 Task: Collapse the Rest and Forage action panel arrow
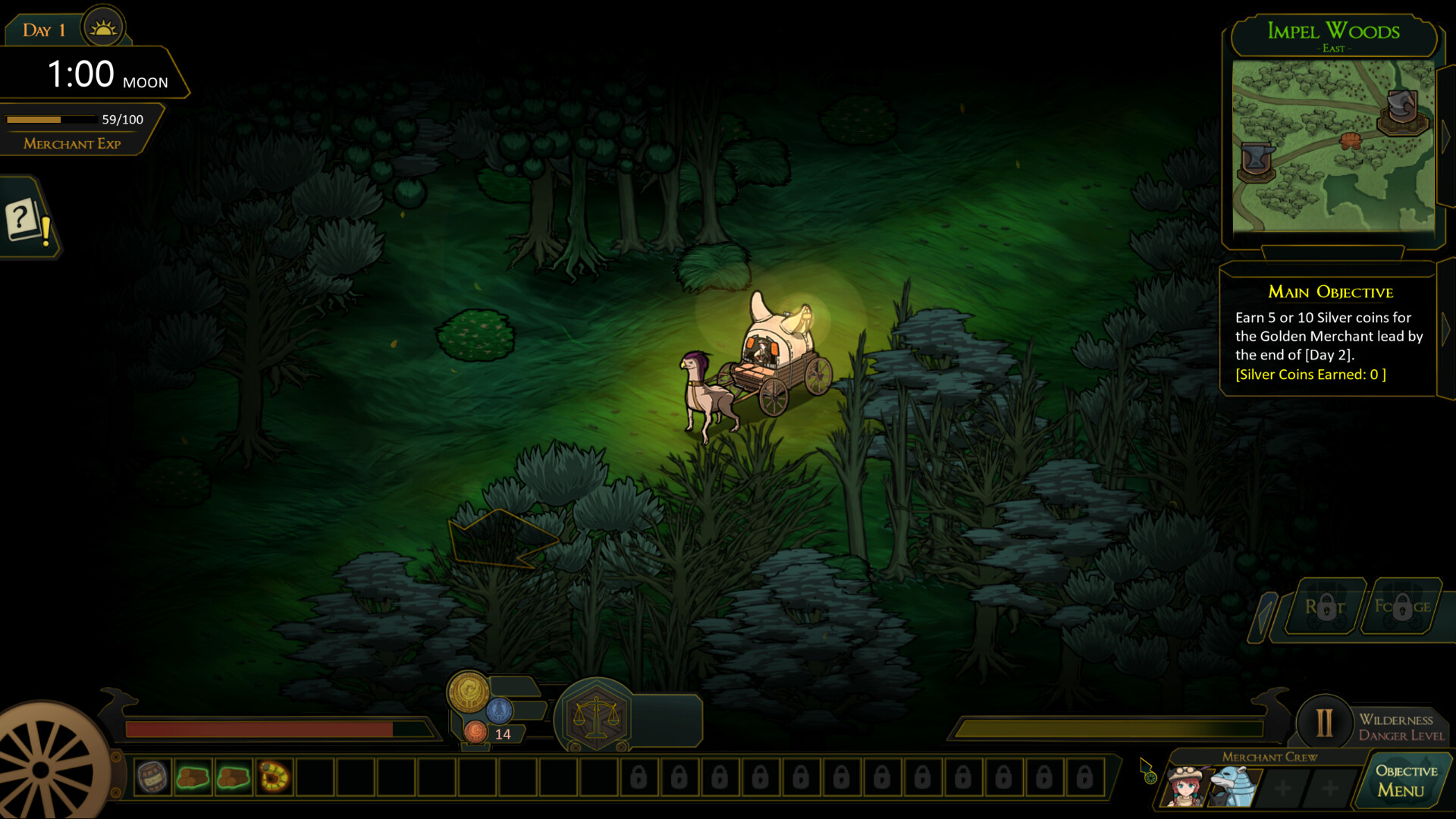1263,613
